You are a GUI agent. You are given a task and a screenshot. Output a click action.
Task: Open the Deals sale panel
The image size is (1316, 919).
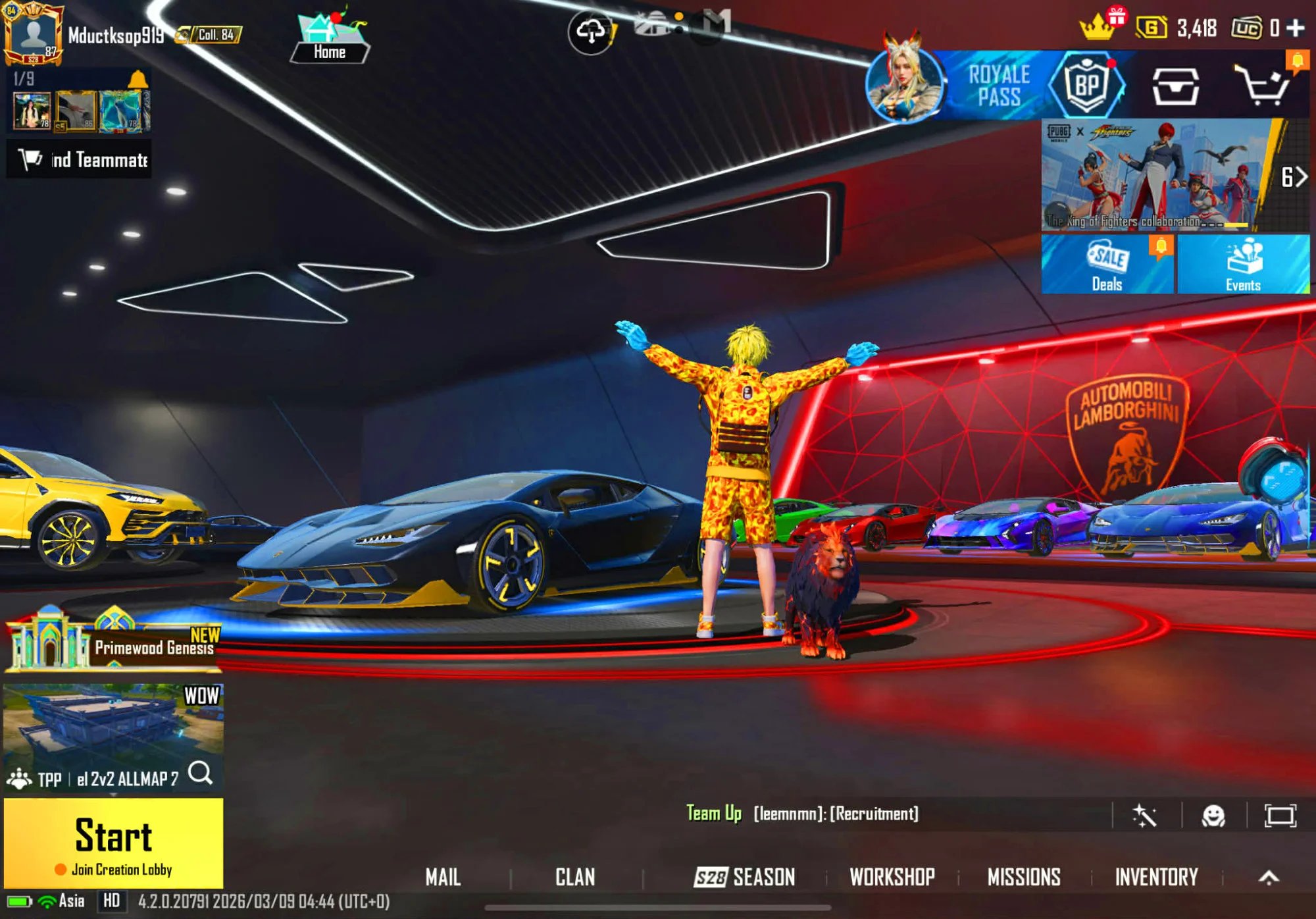pyautogui.click(x=1107, y=265)
